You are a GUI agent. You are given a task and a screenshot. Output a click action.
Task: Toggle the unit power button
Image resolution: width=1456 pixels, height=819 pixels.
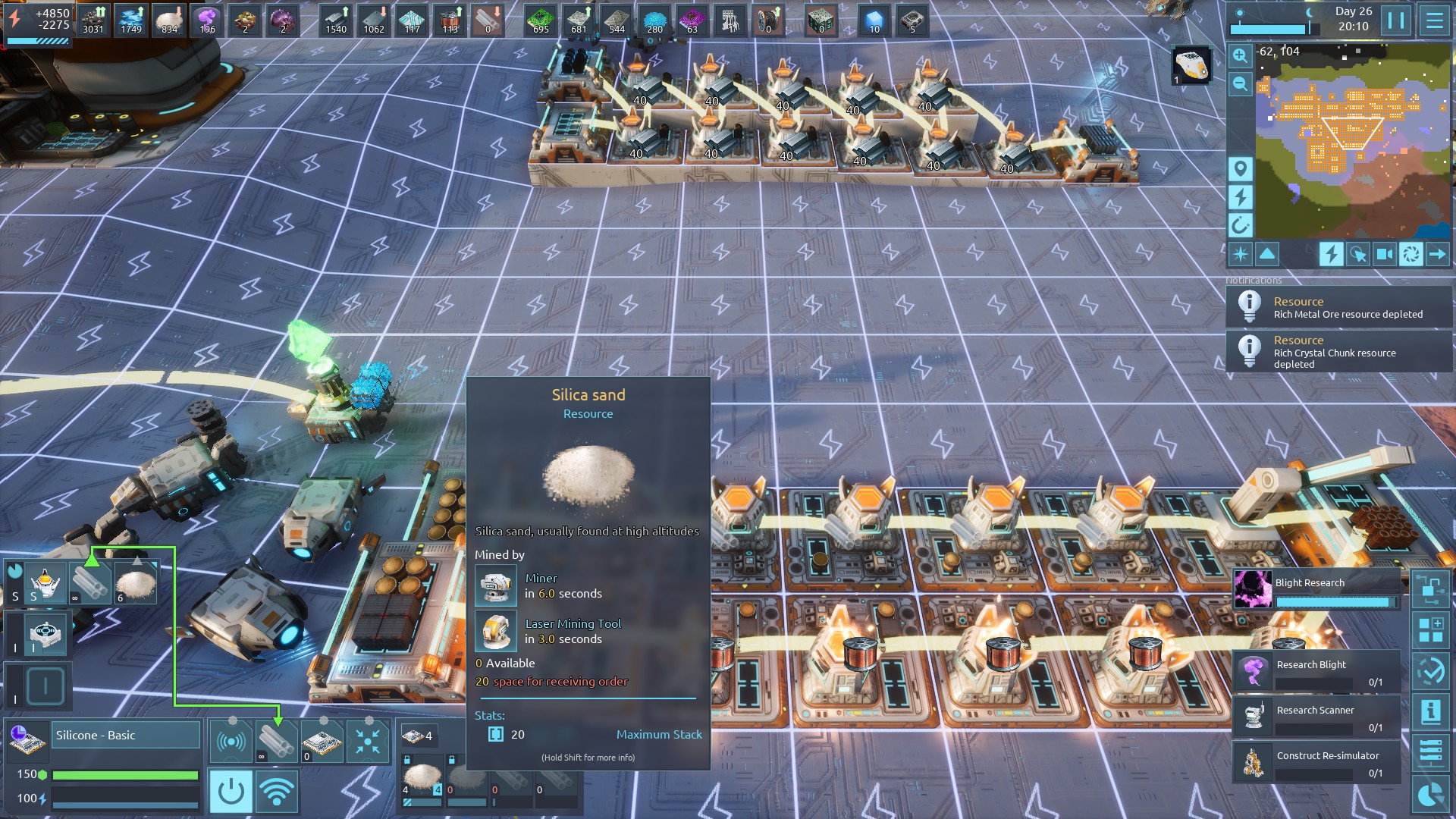231,792
